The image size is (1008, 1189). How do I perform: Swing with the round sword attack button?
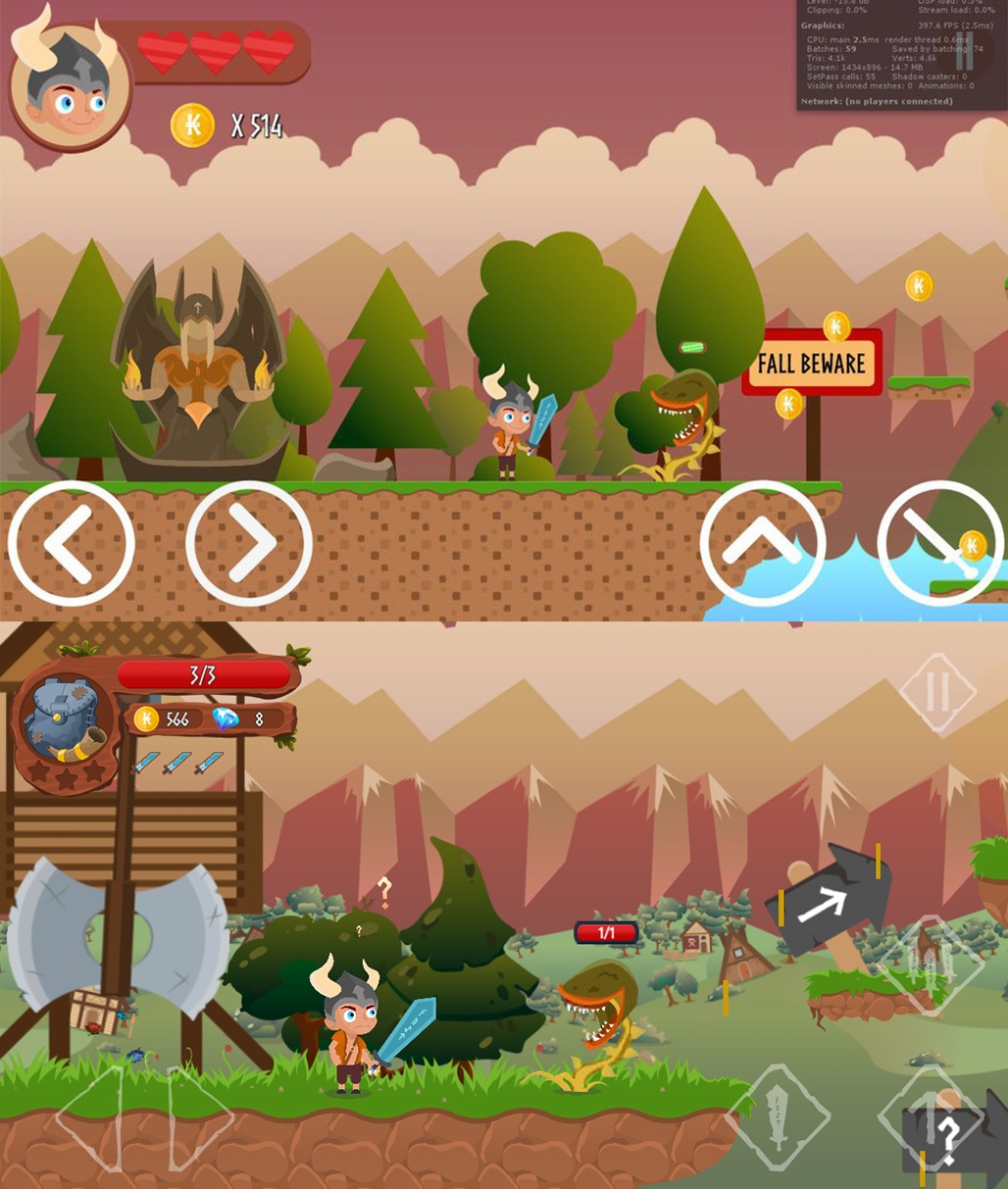tap(939, 543)
